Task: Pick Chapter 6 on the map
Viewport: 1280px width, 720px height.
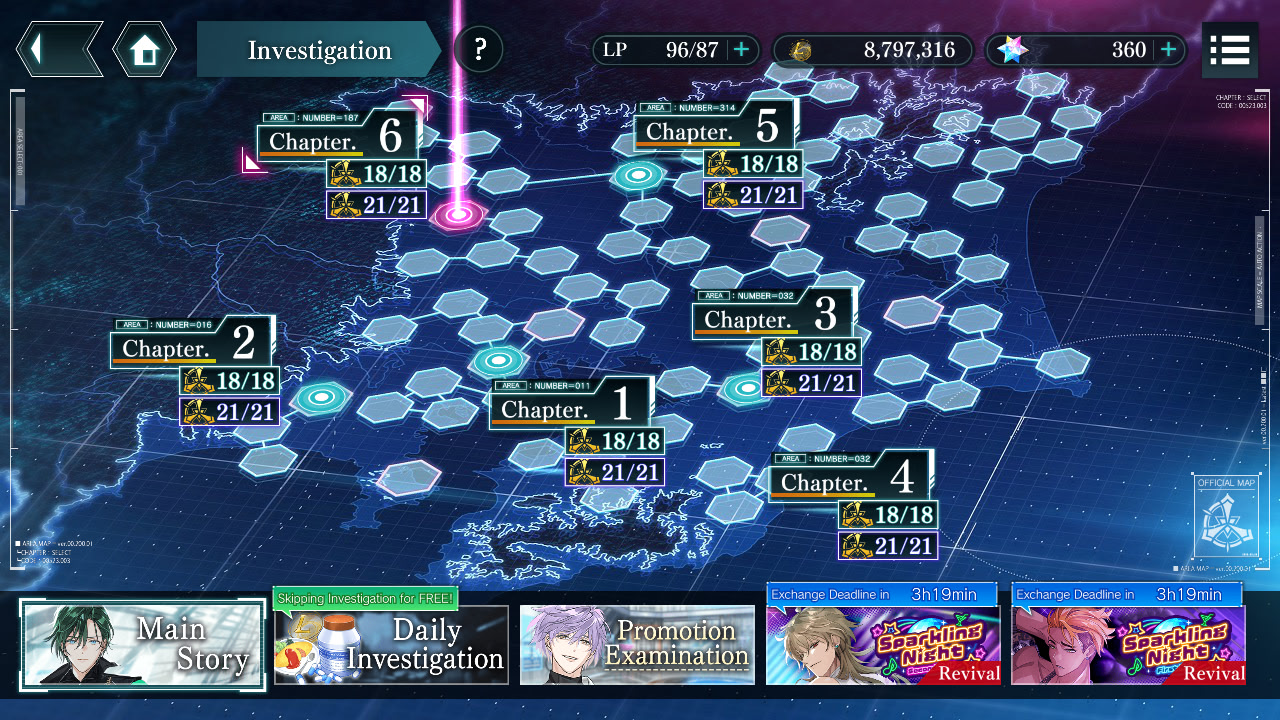Action: [337, 137]
